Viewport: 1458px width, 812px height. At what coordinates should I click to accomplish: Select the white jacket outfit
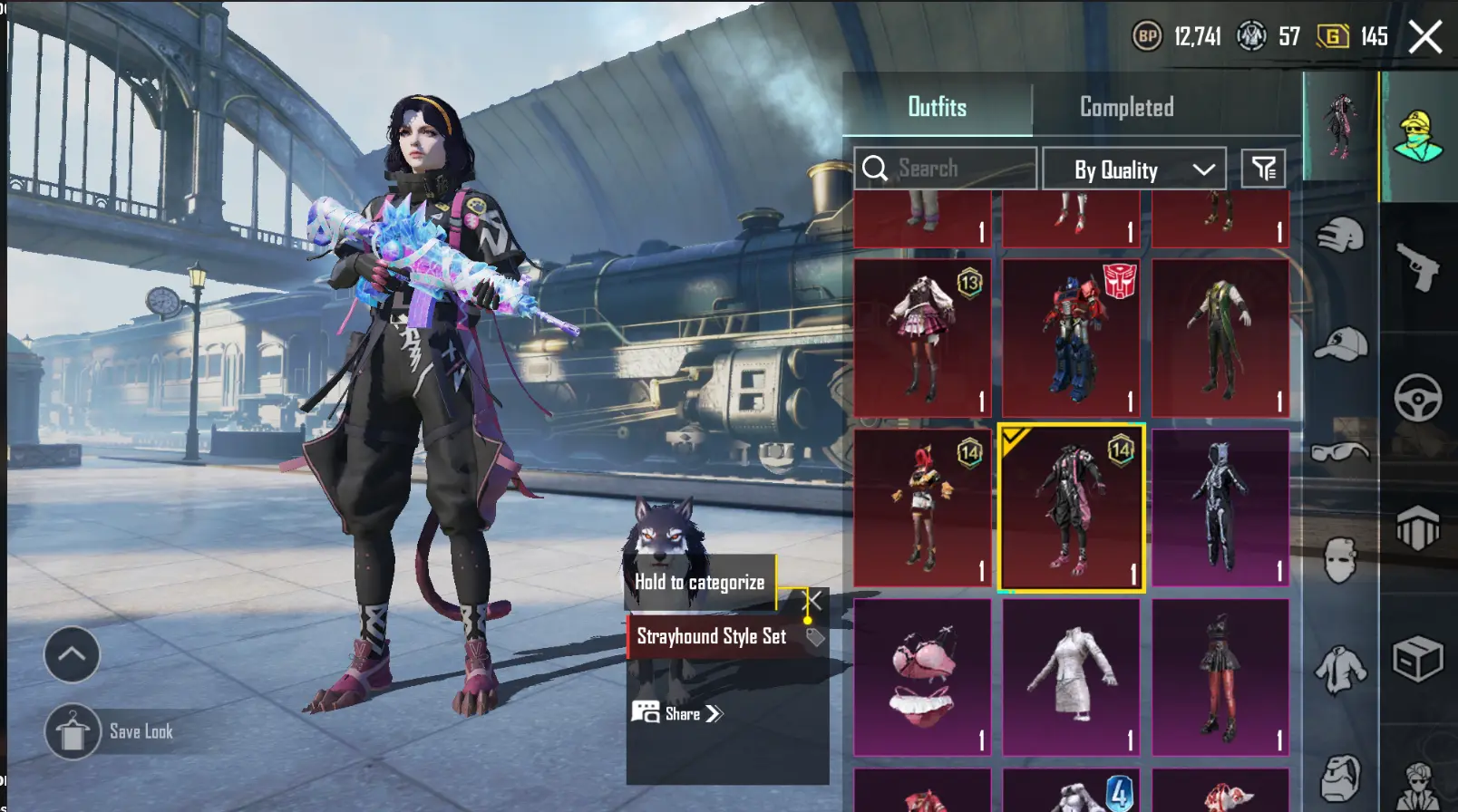click(x=1071, y=677)
